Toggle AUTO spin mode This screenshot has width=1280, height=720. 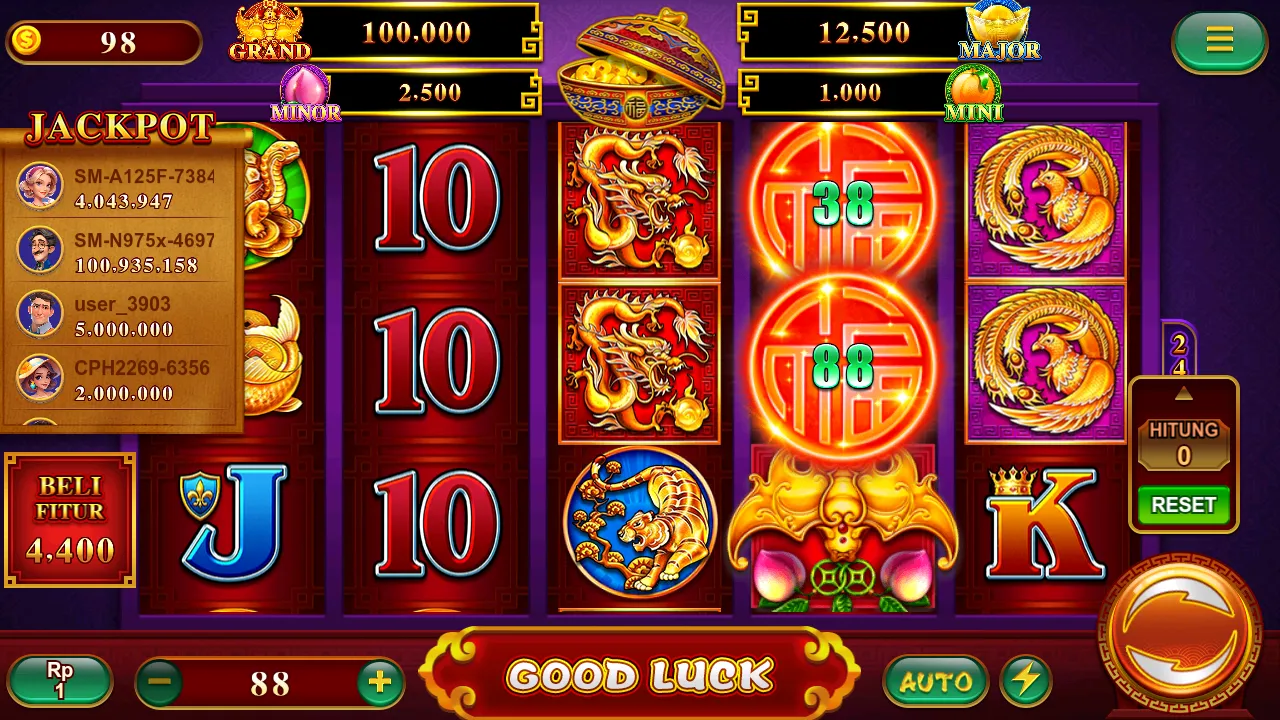[x=937, y=681]
